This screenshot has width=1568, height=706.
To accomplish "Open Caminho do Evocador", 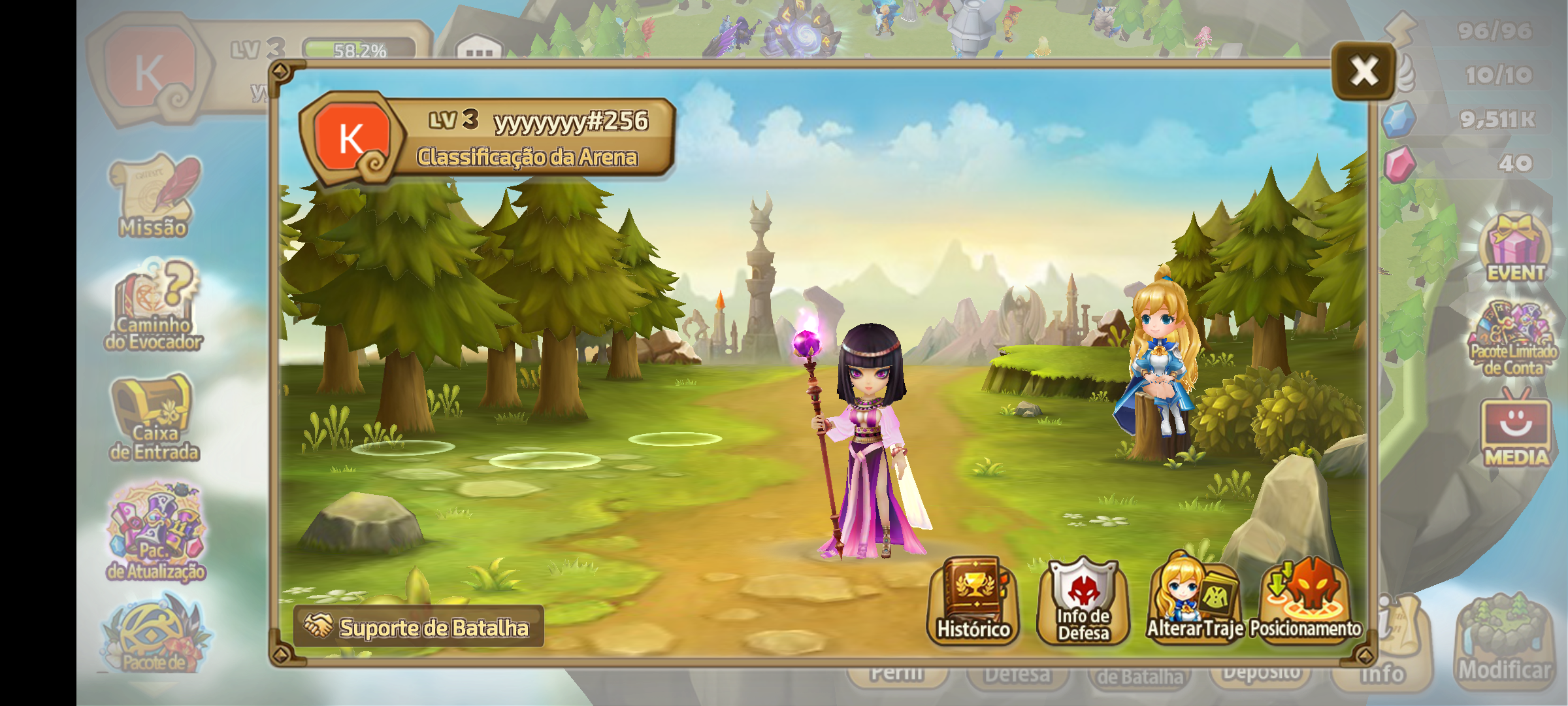I will click(154, 306).
